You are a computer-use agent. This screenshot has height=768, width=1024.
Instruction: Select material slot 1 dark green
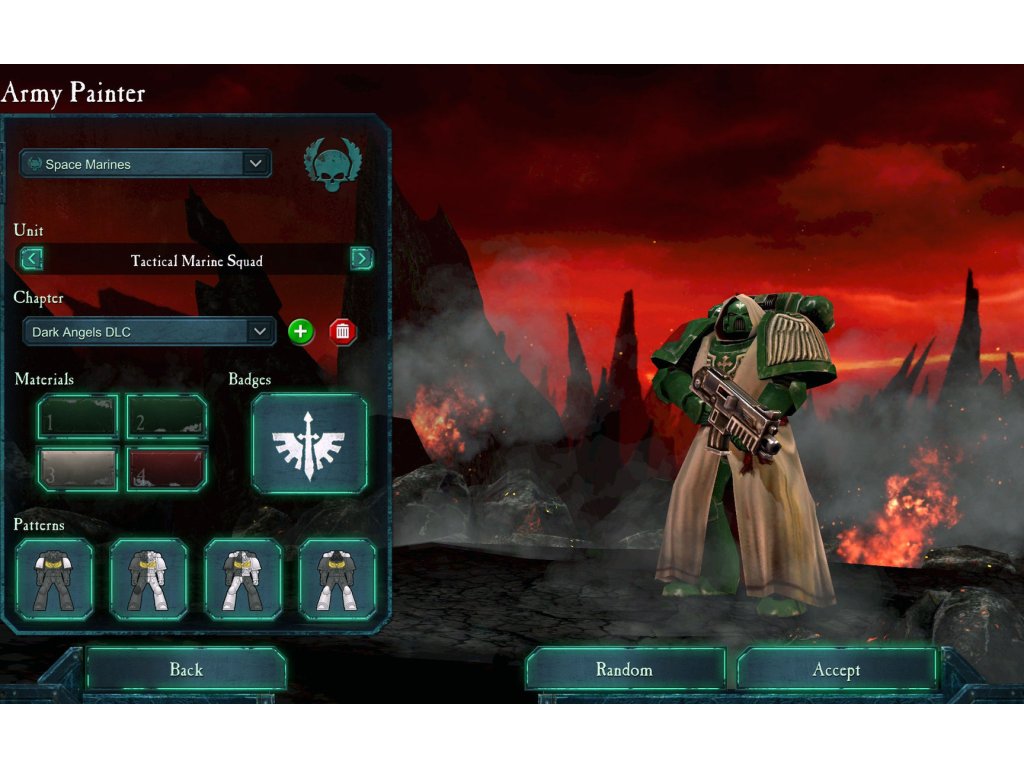tap(78, 417)
